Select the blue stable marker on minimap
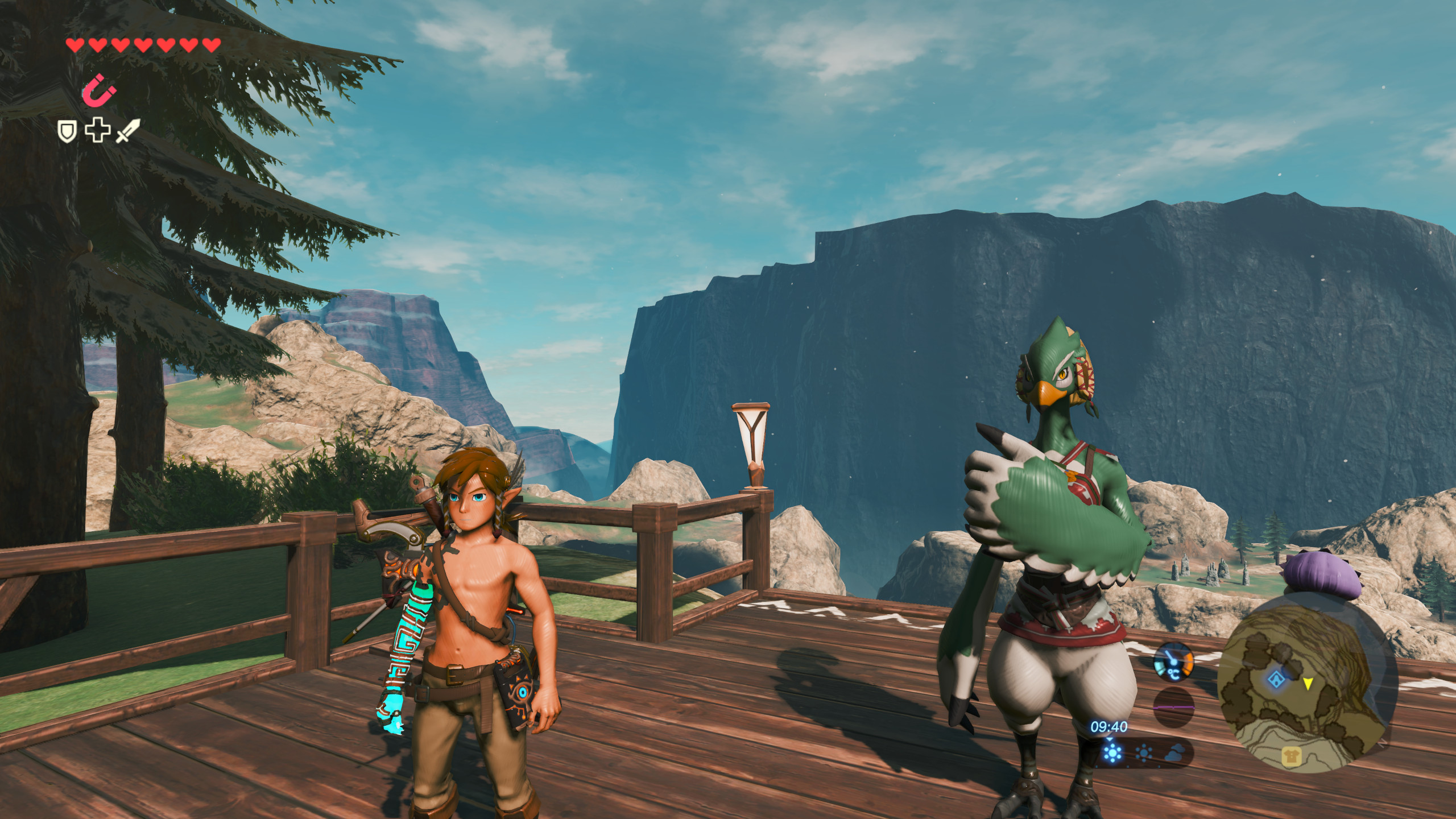 coord(1276,678)
